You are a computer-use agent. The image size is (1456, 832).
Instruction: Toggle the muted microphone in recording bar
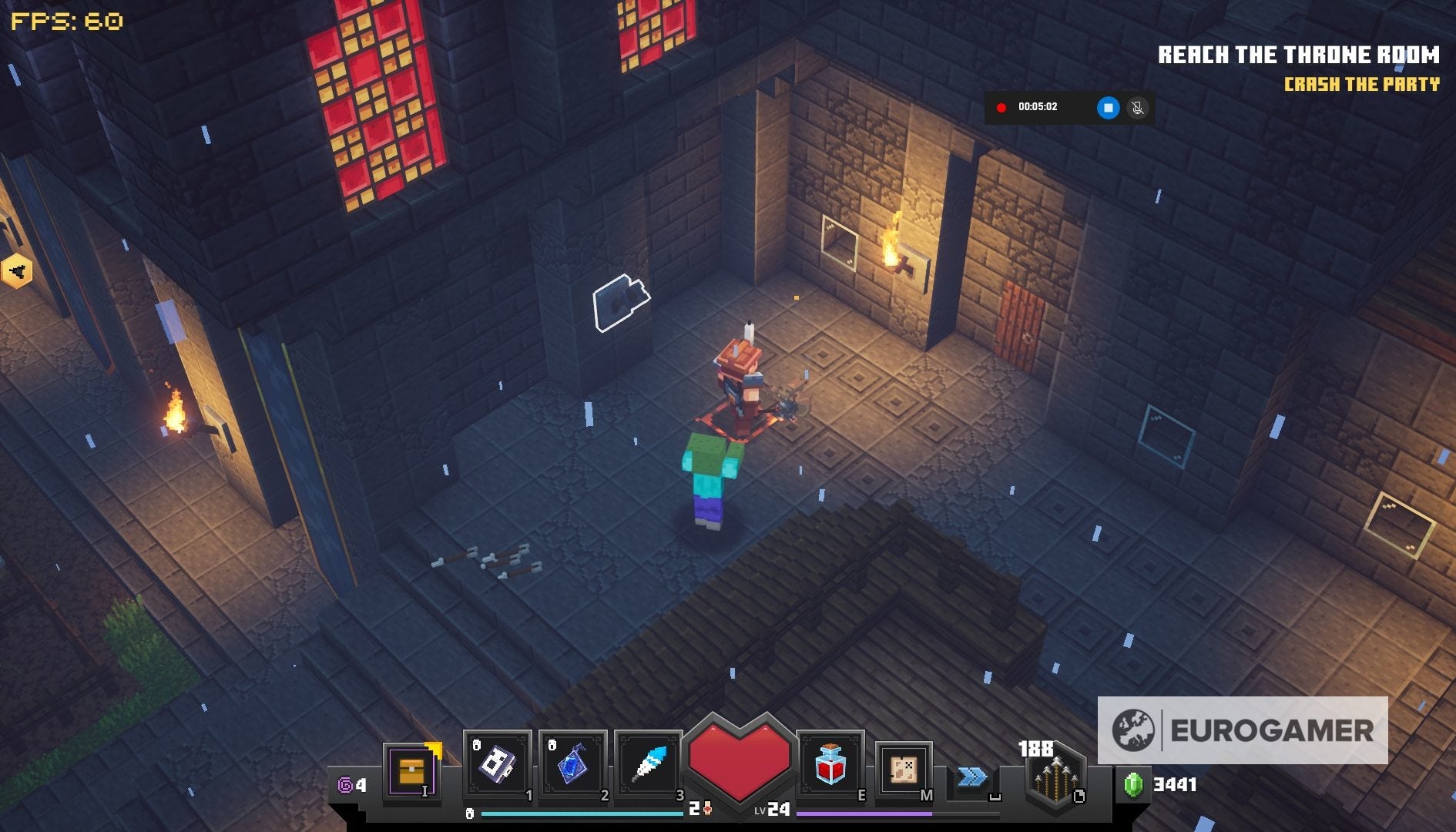1138,108
